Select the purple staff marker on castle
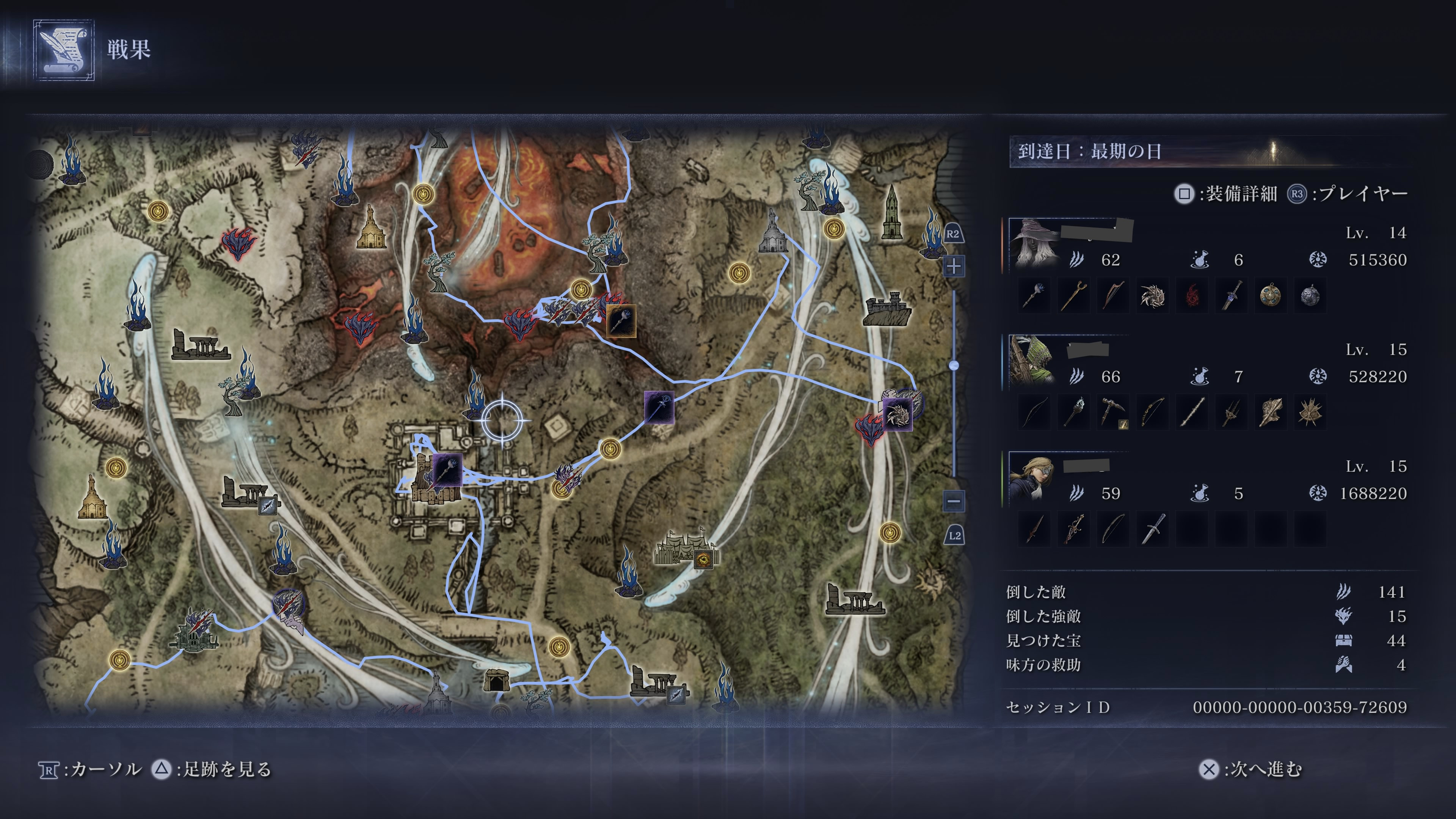The width and height of the screenshot is (1456, 819). click(x=447, y=470)
